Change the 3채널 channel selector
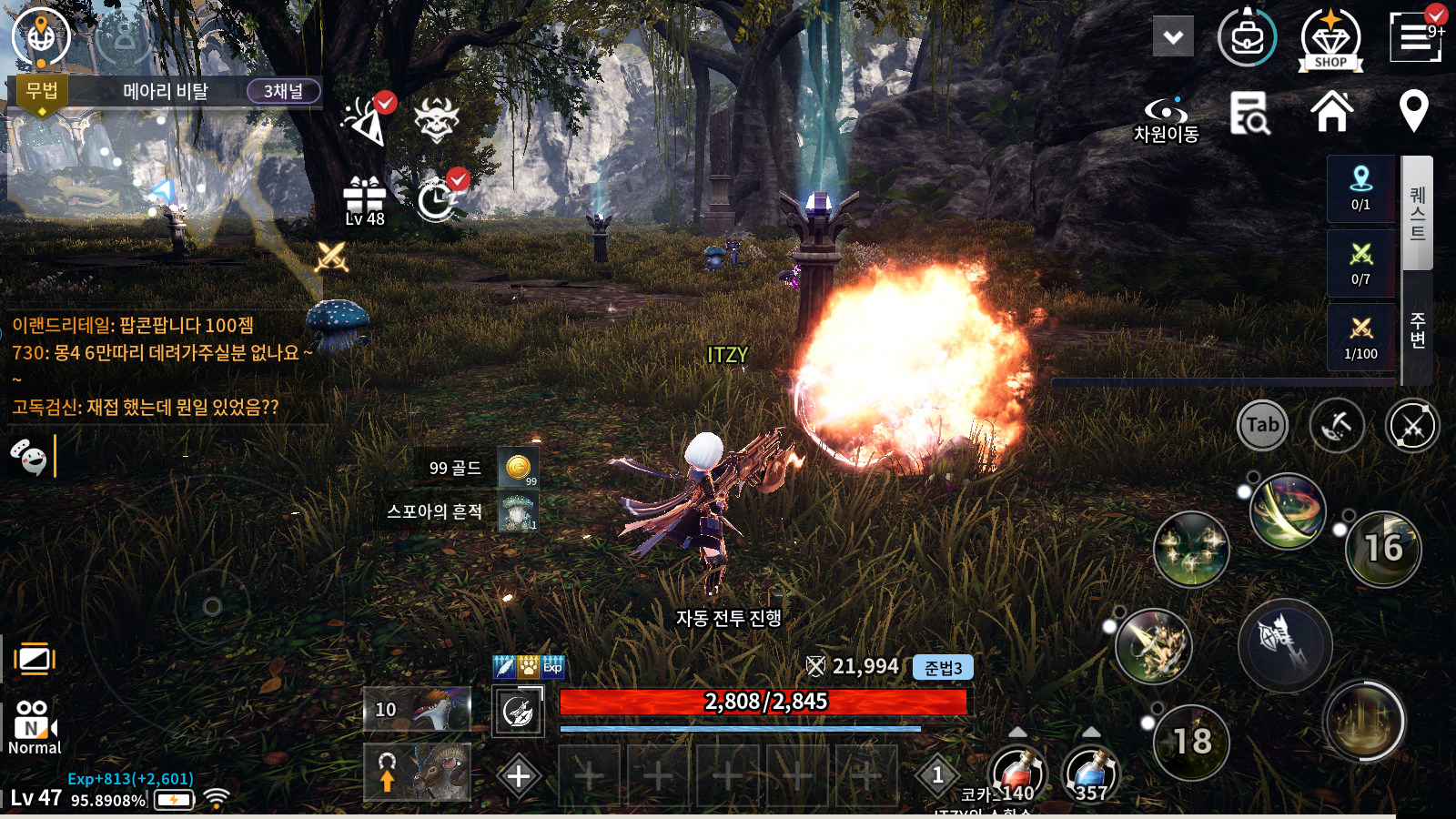 pos(283,91)
